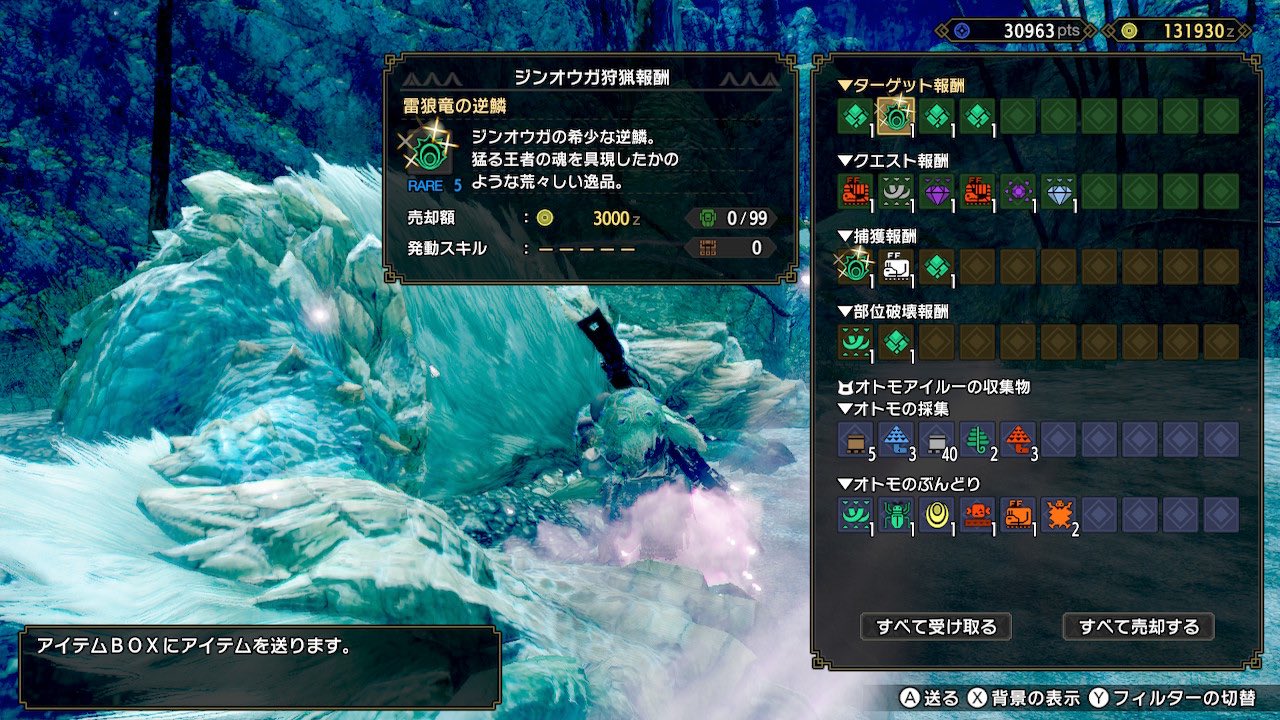Select the purple gem icon in quest rewards
Screen dimensions: 1280x720
click(x=937, y=190)
